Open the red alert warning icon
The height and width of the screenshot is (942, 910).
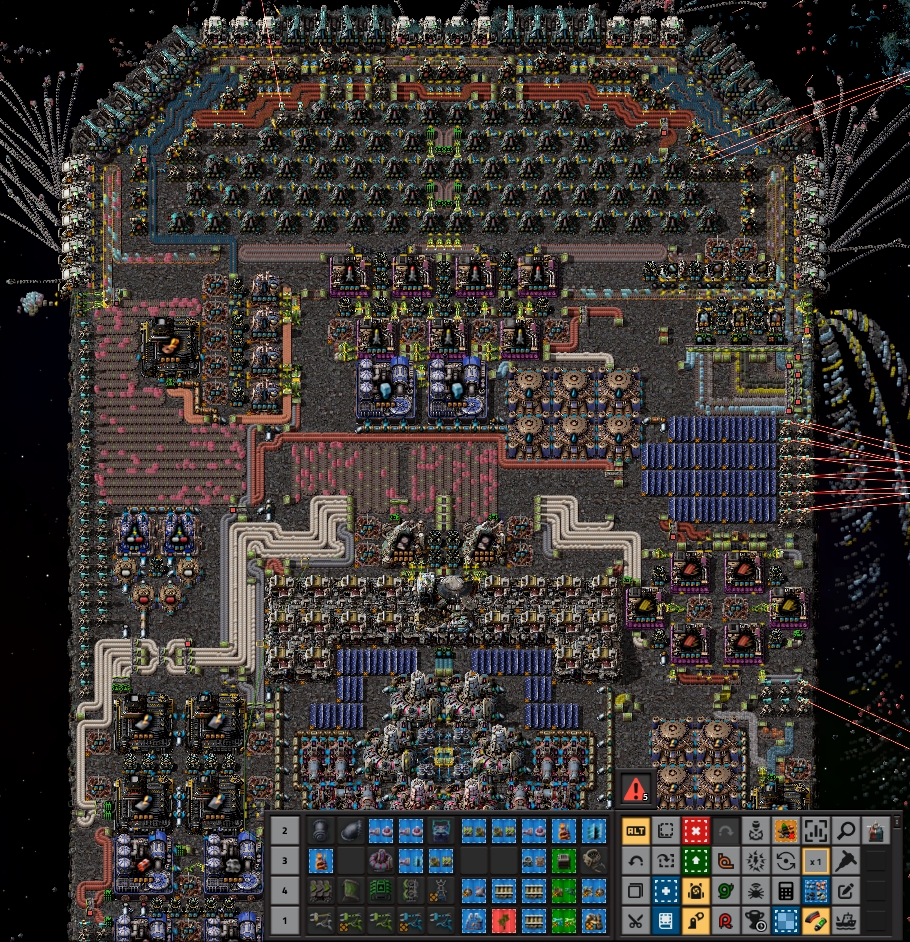(635, 789)
